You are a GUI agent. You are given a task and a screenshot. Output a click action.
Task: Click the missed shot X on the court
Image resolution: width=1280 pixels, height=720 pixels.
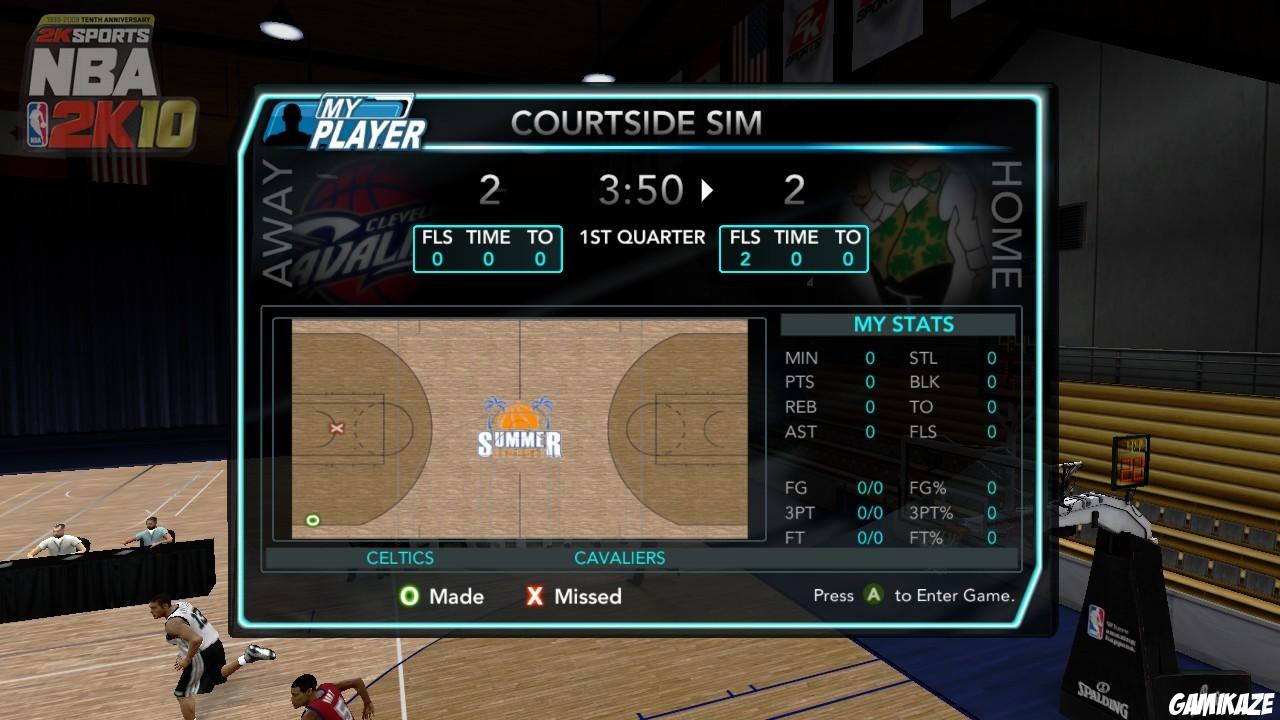338,427
